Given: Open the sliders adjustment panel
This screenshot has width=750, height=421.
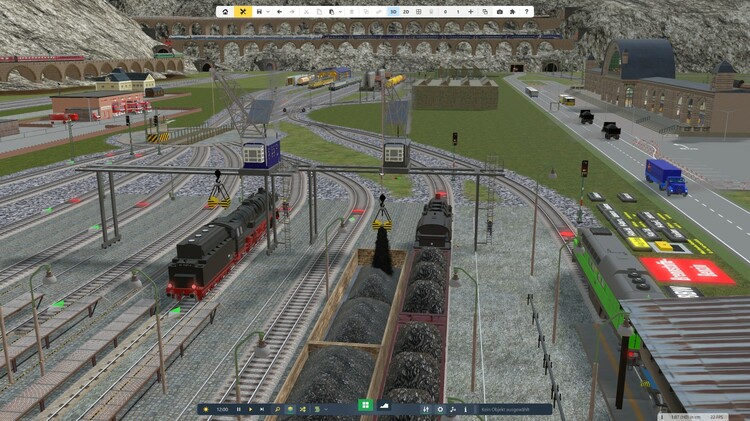Looking at the screenshot, I should 426,409.
